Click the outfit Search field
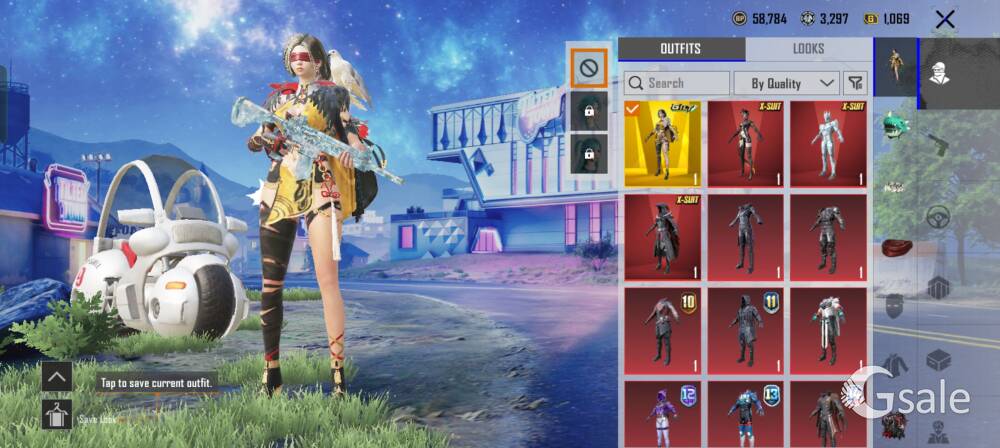 pos(677,83)
